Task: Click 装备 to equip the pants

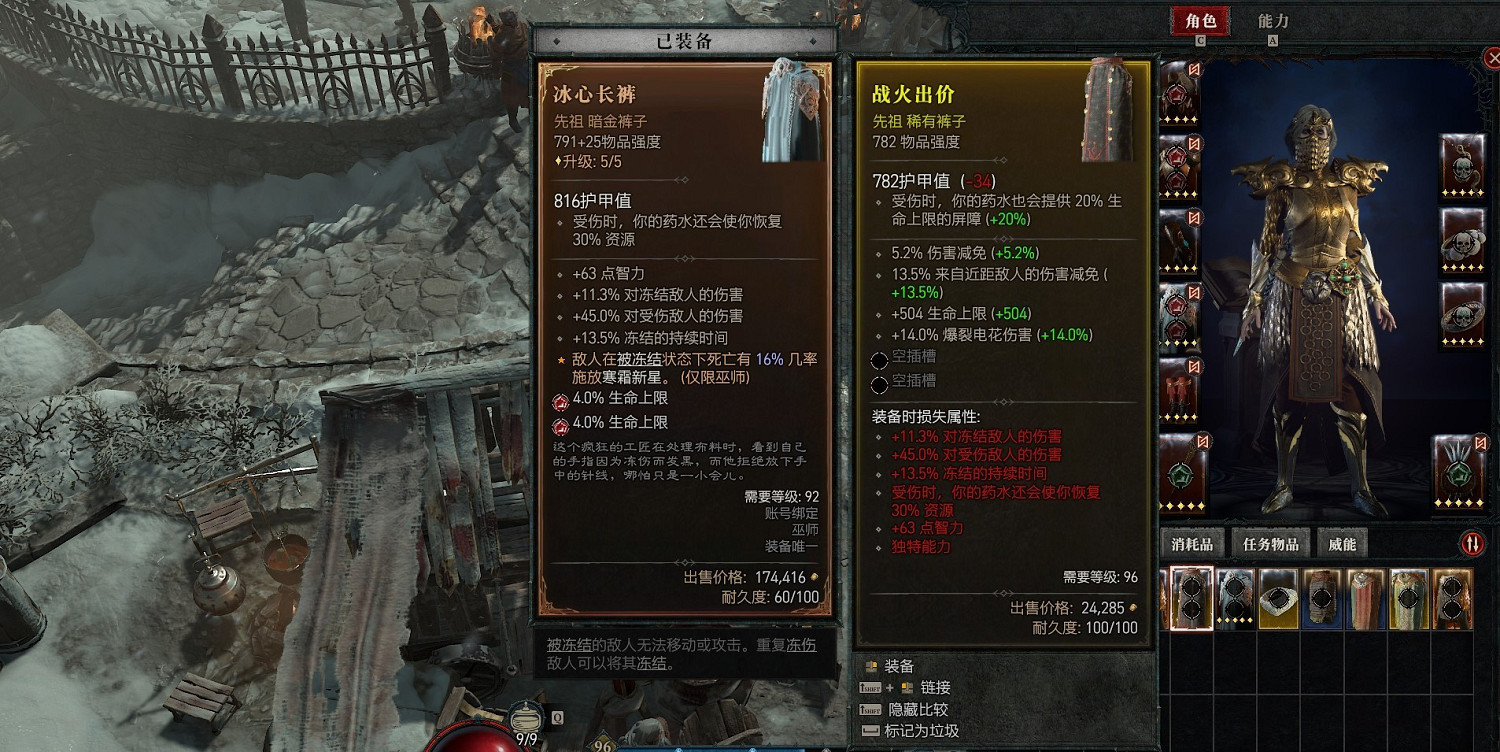Action: (898, 667)
